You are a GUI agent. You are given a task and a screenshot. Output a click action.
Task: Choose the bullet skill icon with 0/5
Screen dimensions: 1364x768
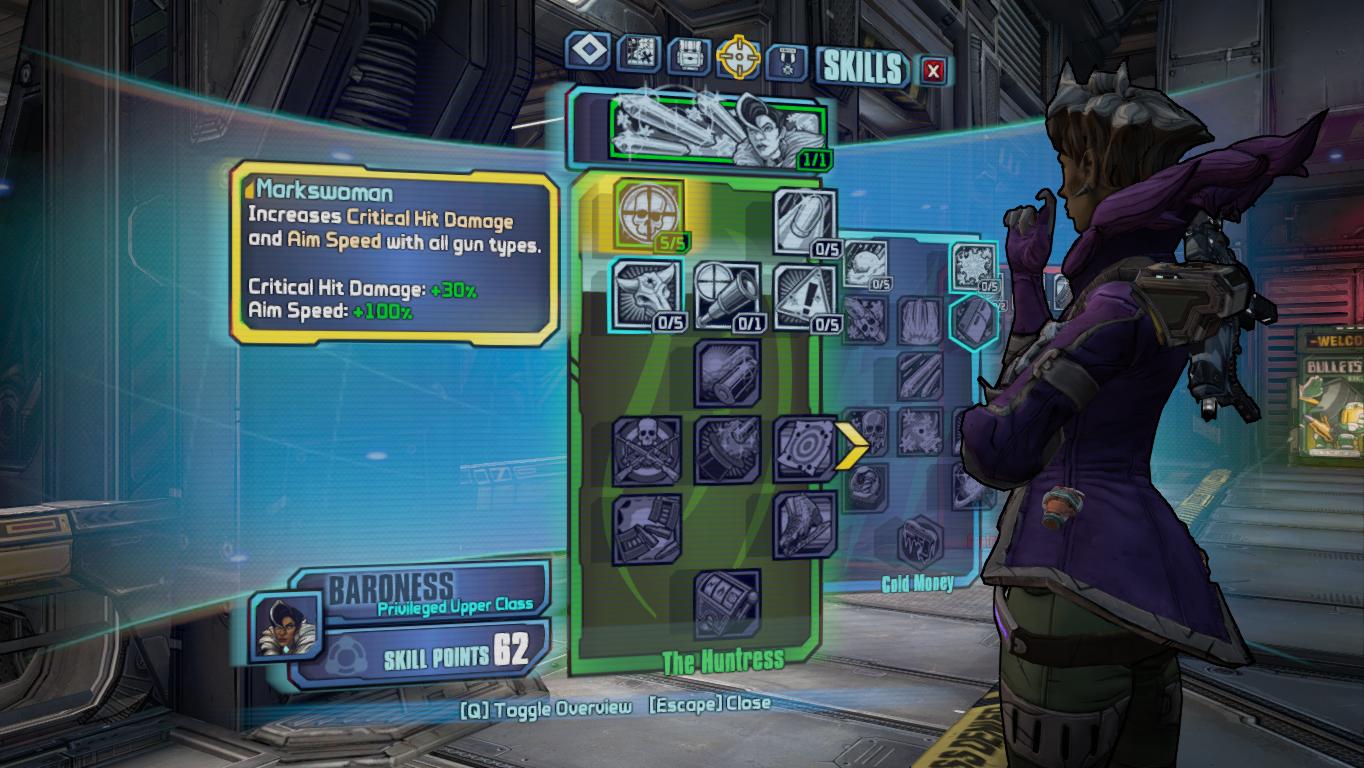click(805, 220)
